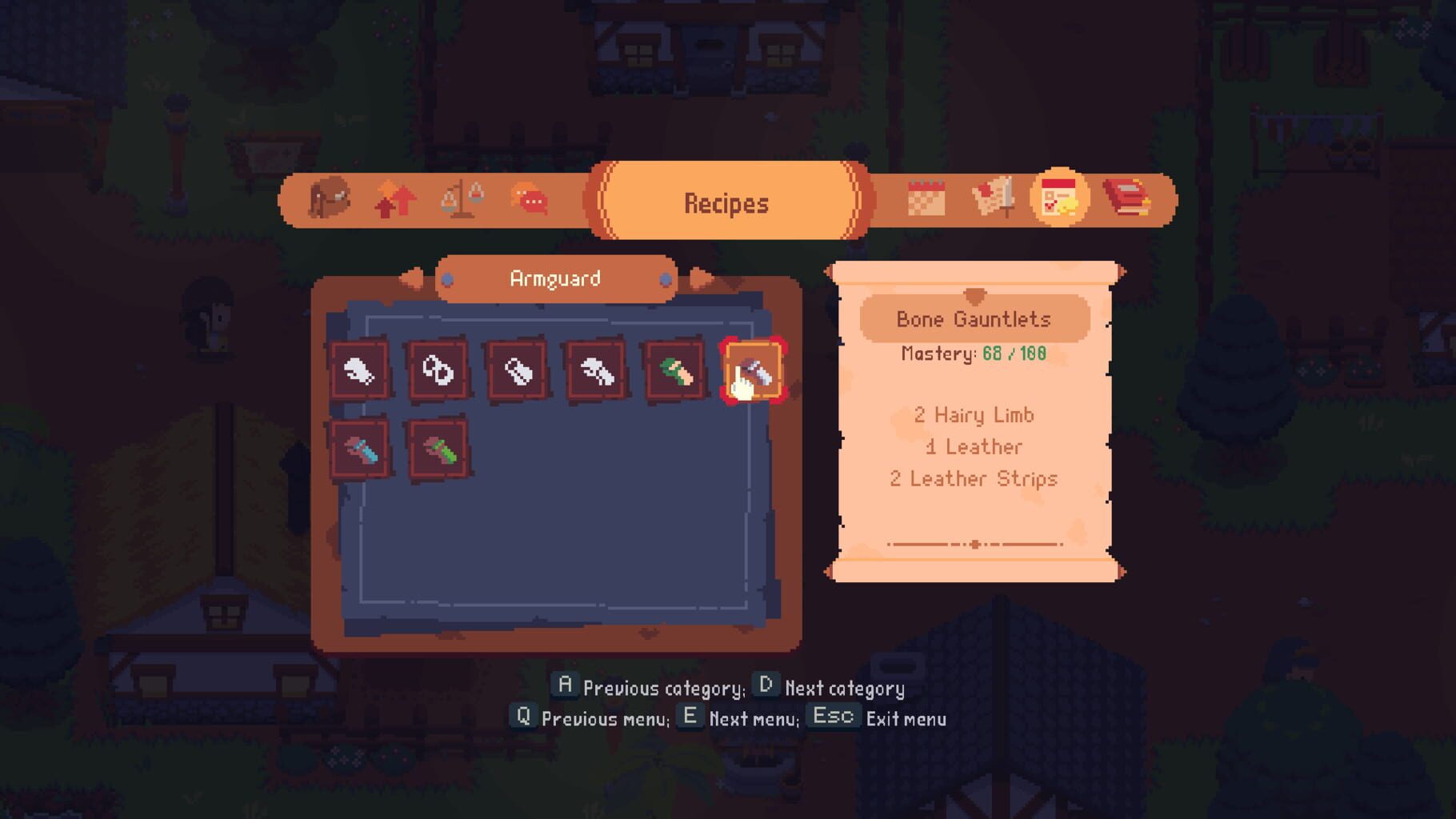
Task: Select the third white wrap recipe icon
Action: 516,372
